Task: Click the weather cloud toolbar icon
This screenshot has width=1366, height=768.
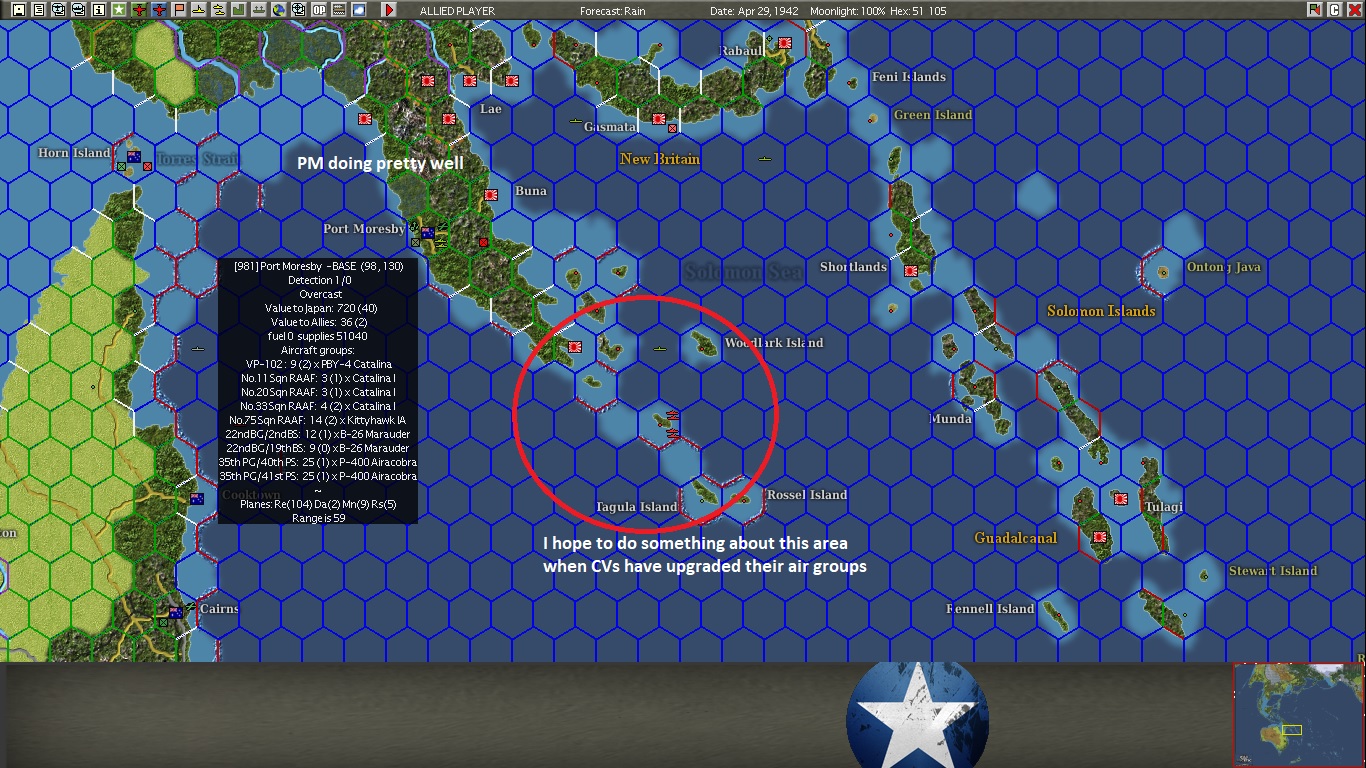Action: tap(358, 10)
